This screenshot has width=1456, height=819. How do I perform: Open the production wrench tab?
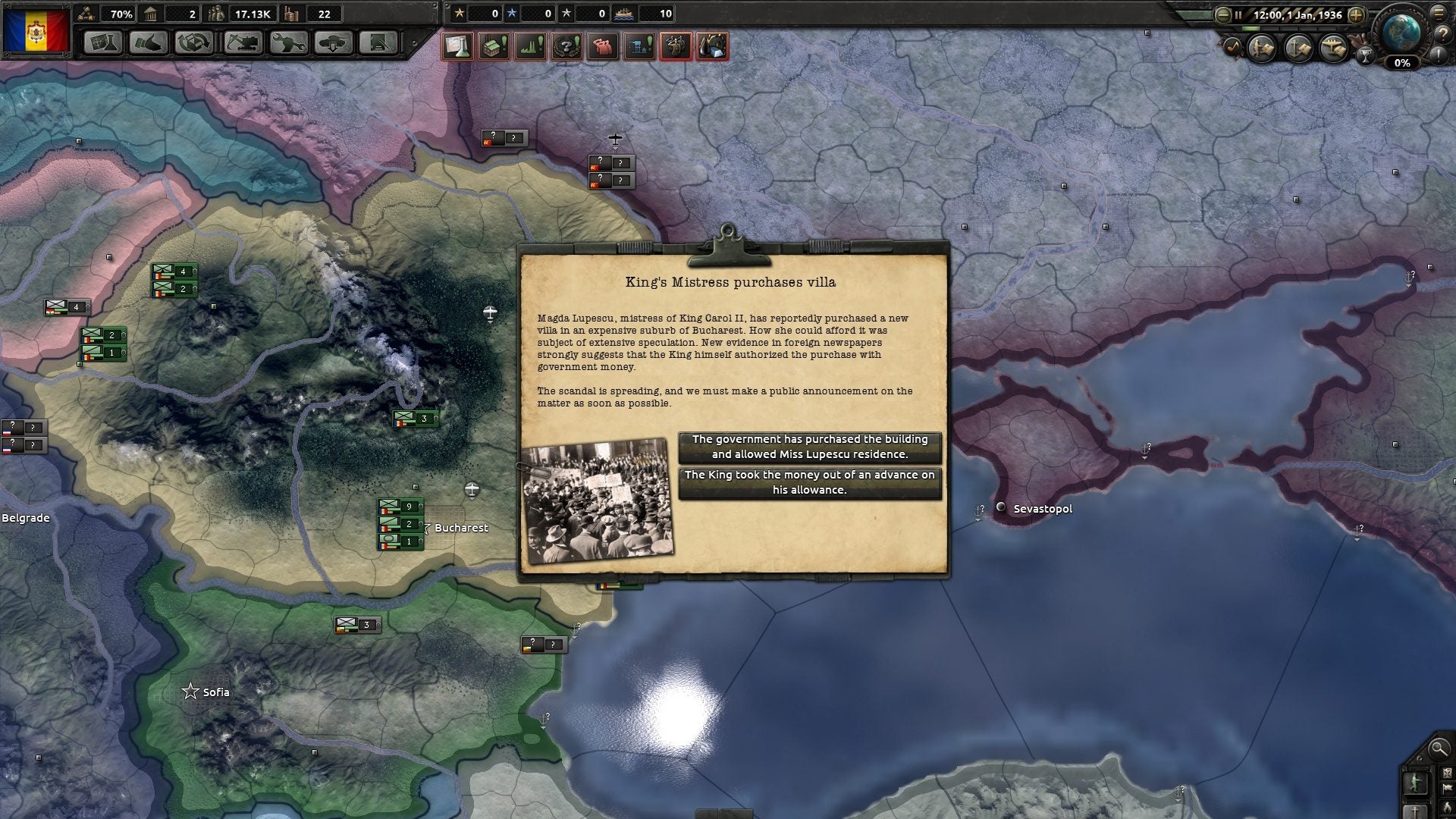pos(288,42)
